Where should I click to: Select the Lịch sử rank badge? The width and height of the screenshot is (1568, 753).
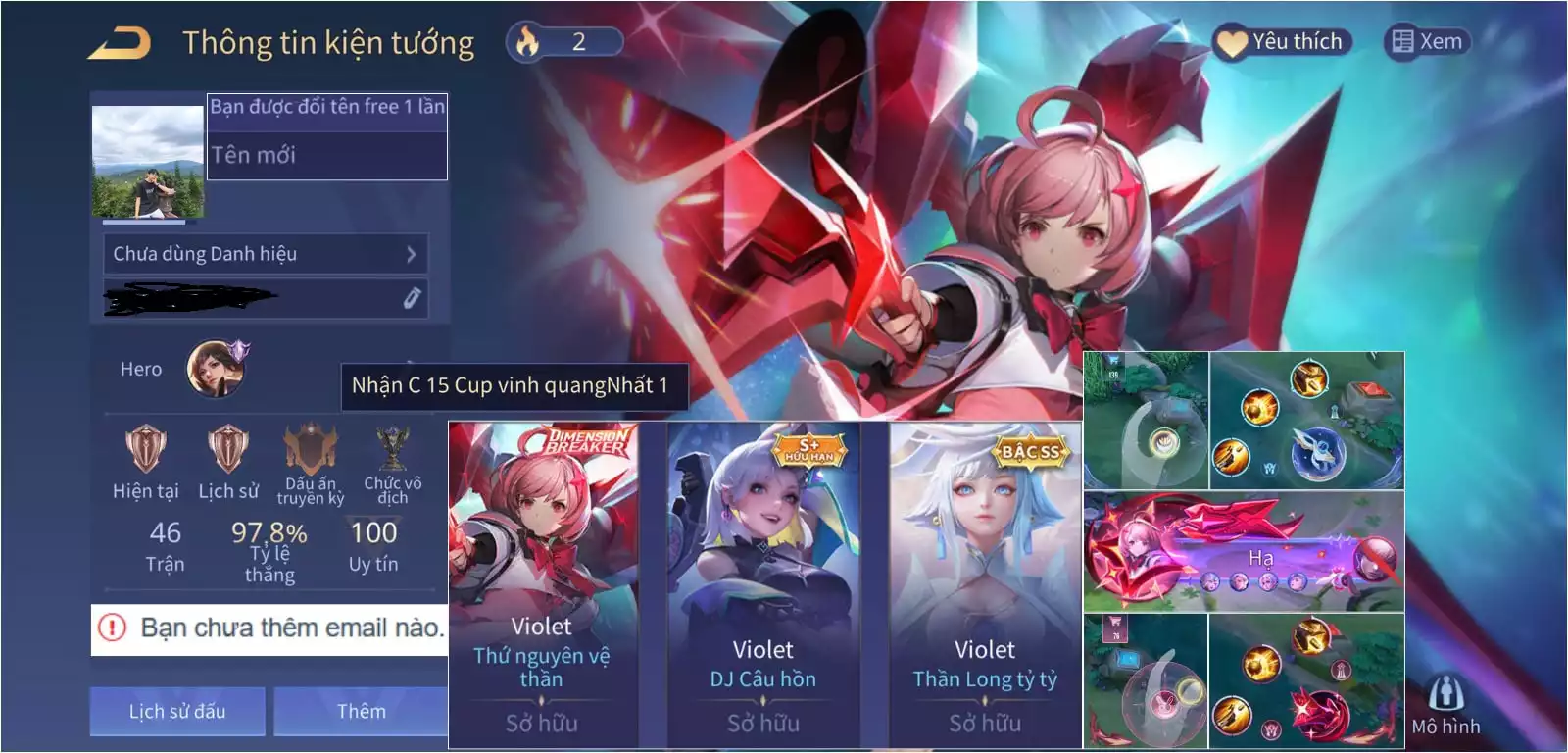pyautogui.click(x=228, y=449)
